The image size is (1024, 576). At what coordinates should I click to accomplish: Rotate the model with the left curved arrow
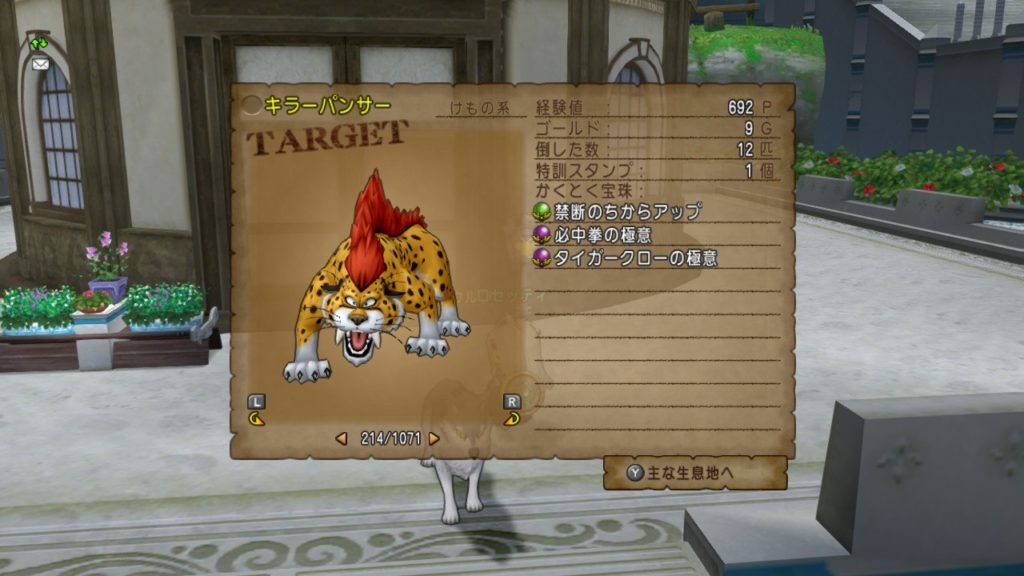coord(257,419)
